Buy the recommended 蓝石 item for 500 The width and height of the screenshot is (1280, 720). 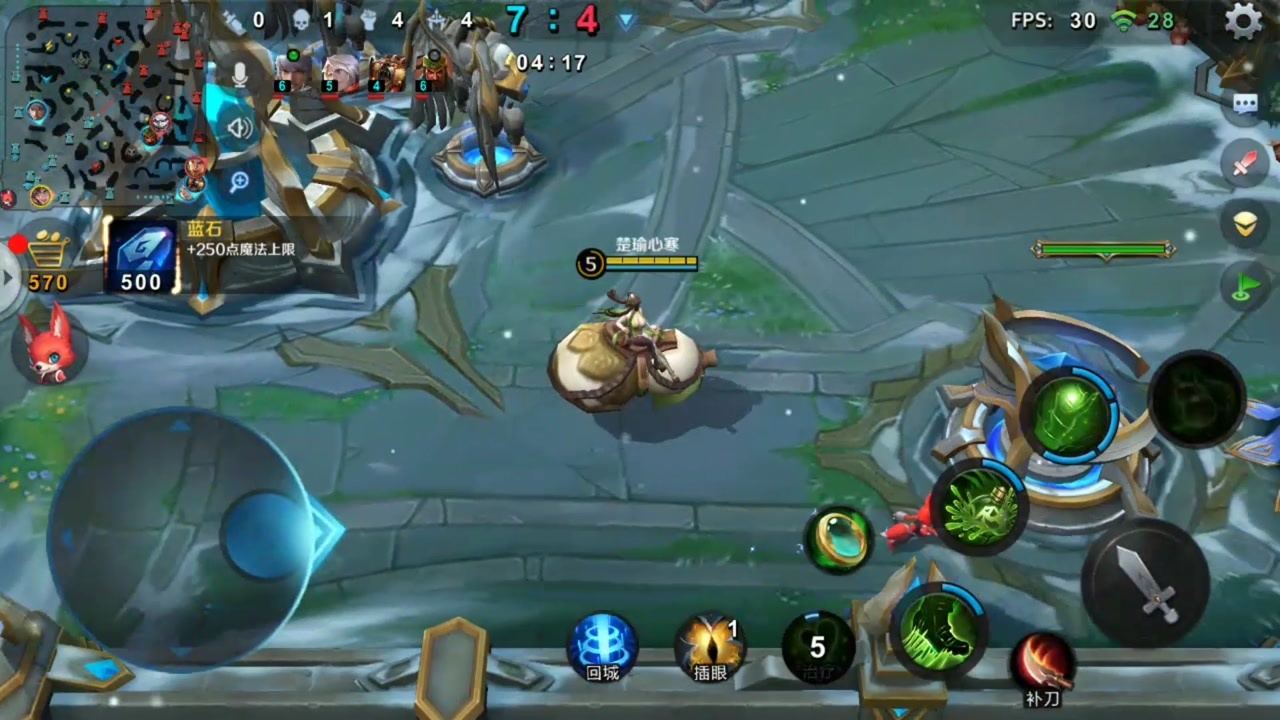click(x=142, y=257)
